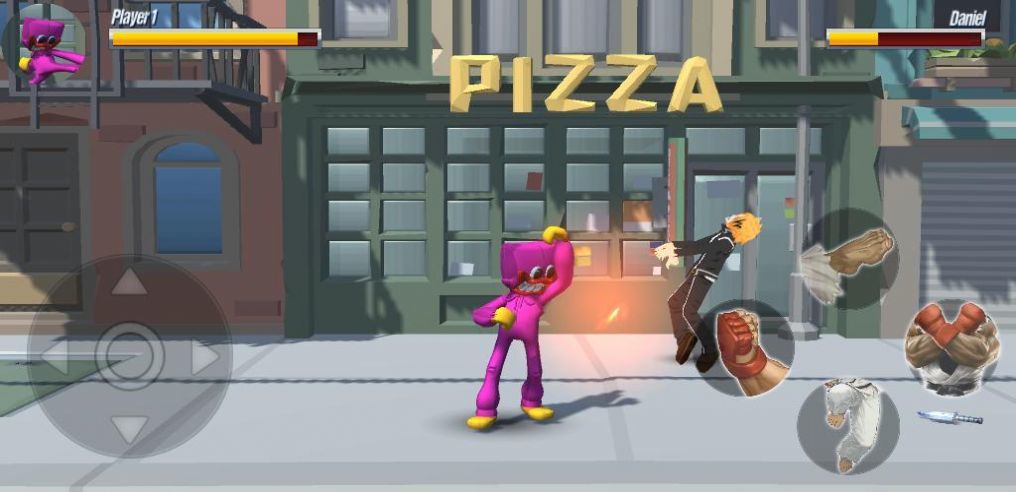1016x492 pixels.
Task: Tap the d-pad down arrow
Action: pos(129,429)
